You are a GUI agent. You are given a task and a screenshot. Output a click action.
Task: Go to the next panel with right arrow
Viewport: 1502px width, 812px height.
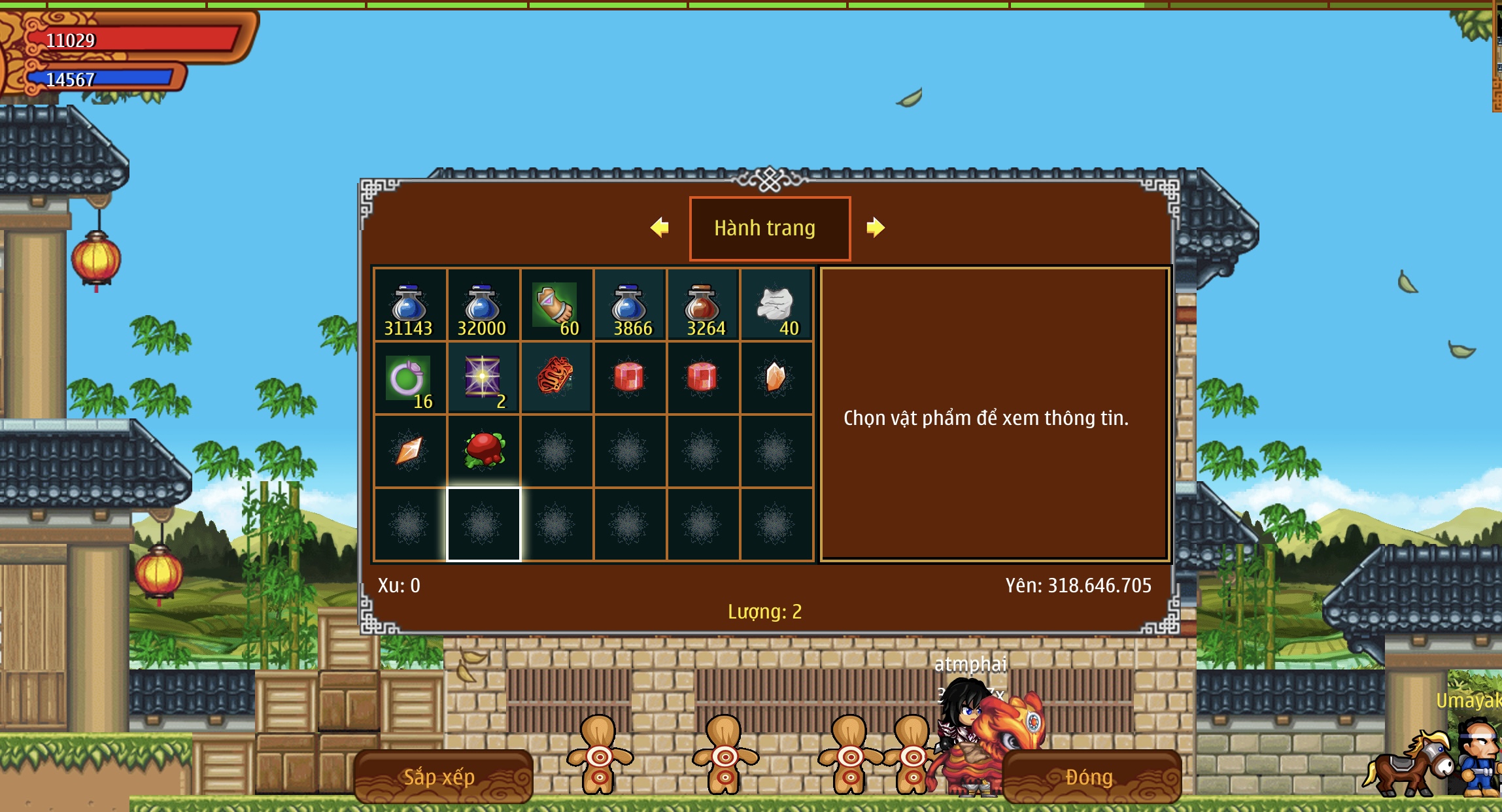pyautogui.click(x=875, y=228)
